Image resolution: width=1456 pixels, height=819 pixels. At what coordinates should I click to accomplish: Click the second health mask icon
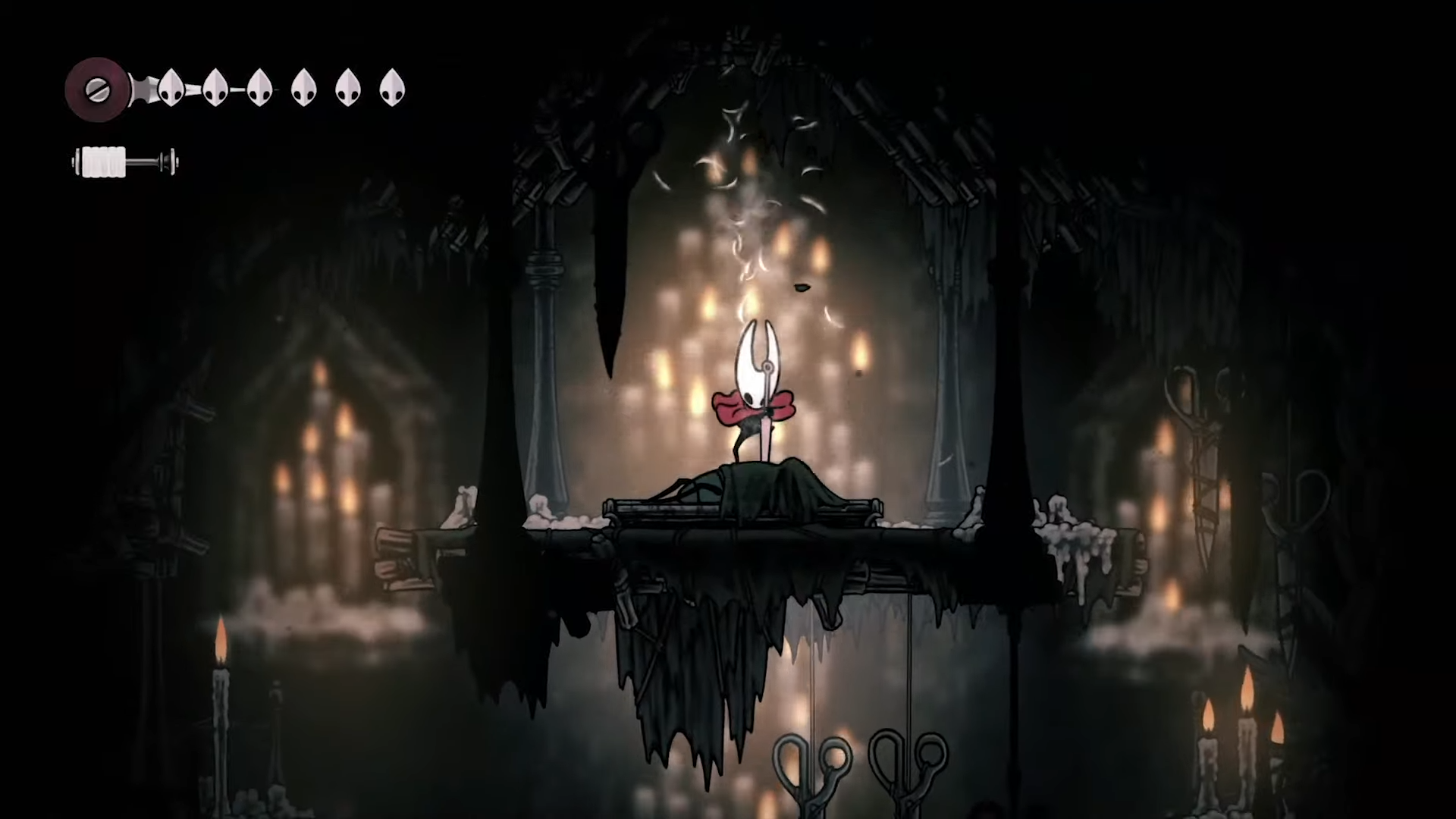[216, 87]
